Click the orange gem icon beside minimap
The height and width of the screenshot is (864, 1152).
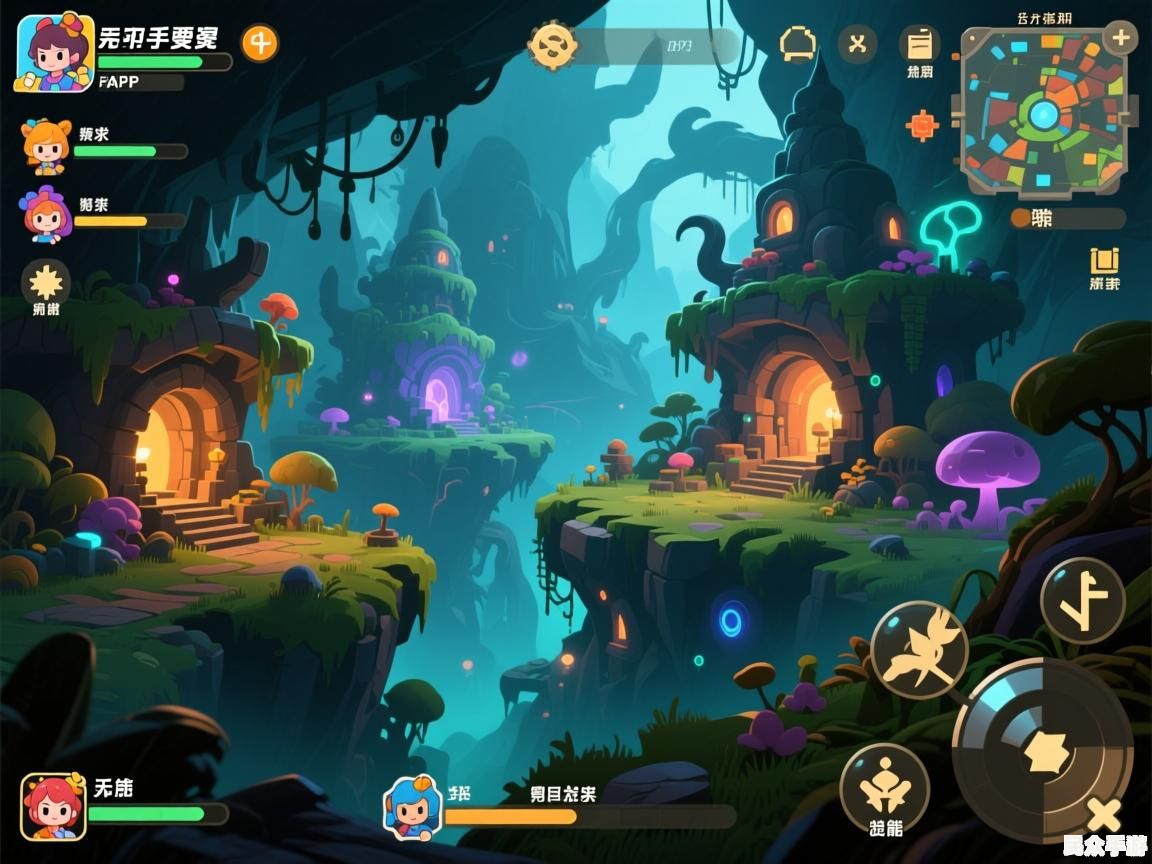click(x=922, y=125)
